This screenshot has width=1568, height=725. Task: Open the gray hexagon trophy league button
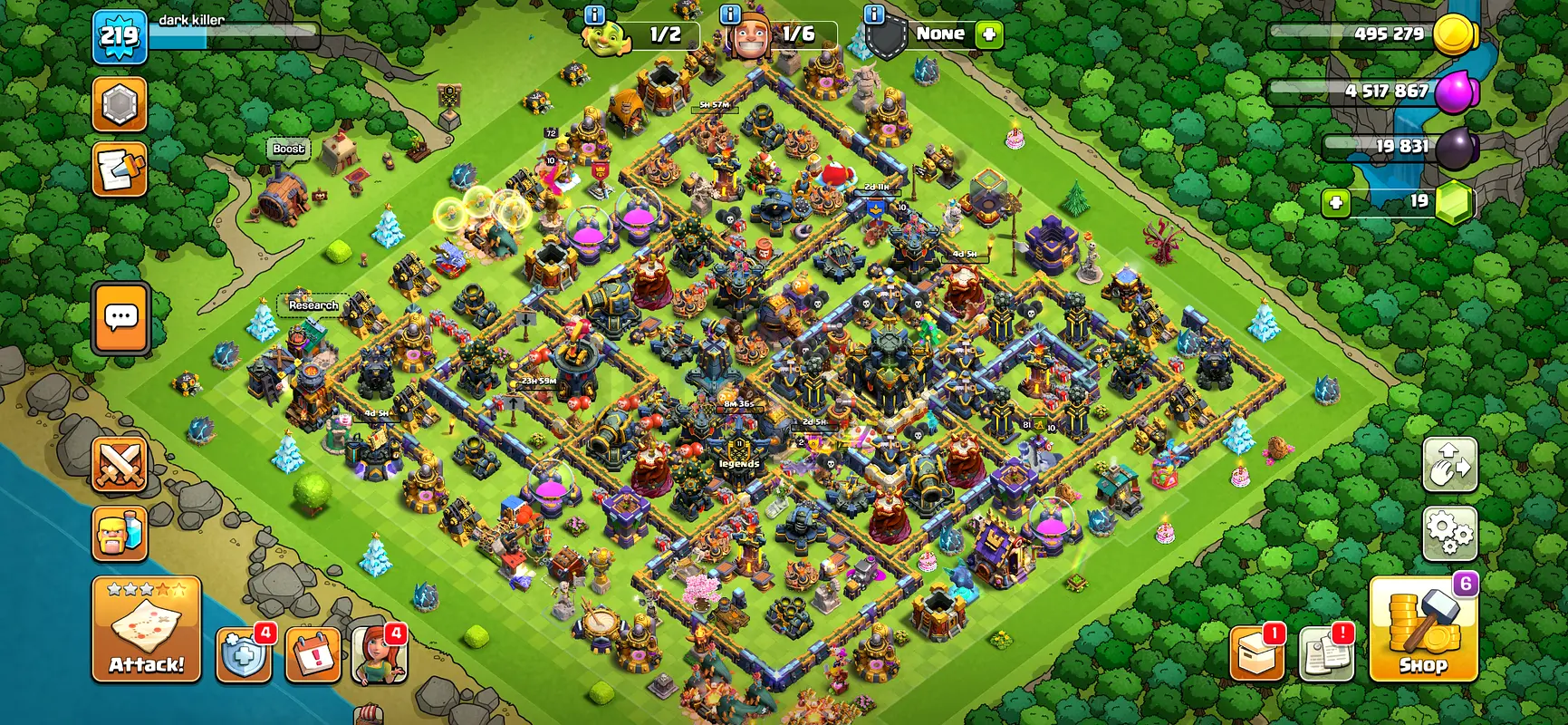[x=120, y=105]
